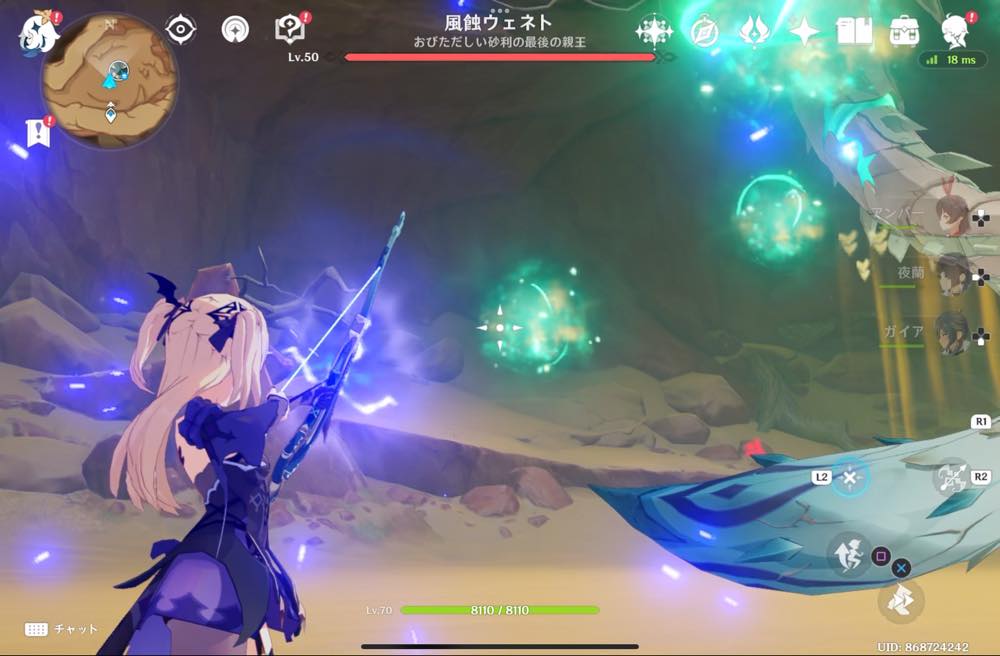Tap the jump action button
The height and width of the screenshot is (656, 1000).
848,551
